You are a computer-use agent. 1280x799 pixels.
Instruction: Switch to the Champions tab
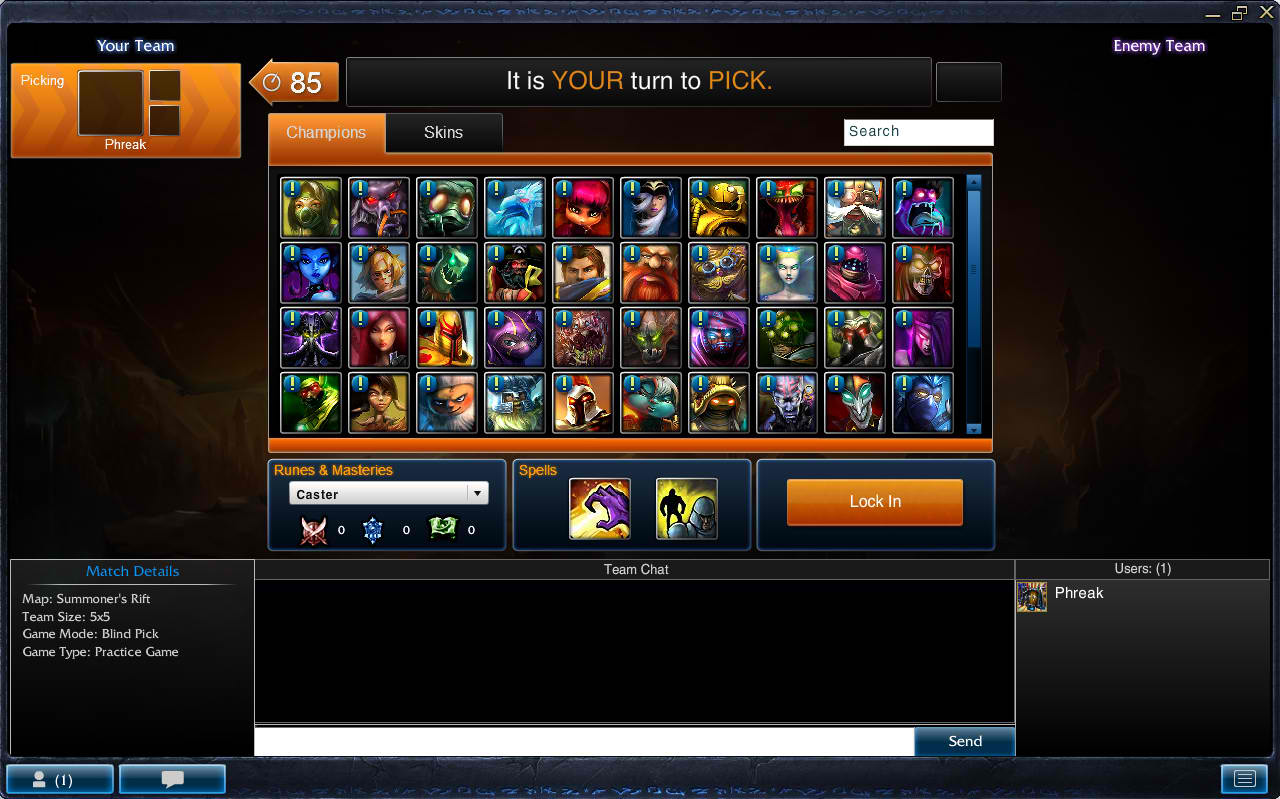click(326, 132)
